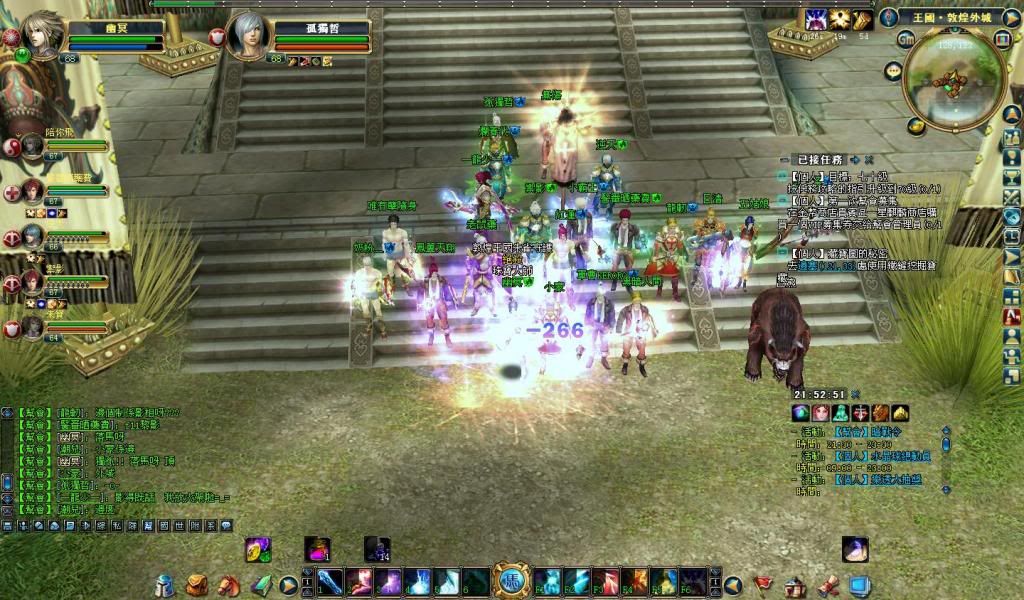Open the circular minimap
Screen dimensions: 1024x600
(x=953, y=82)
